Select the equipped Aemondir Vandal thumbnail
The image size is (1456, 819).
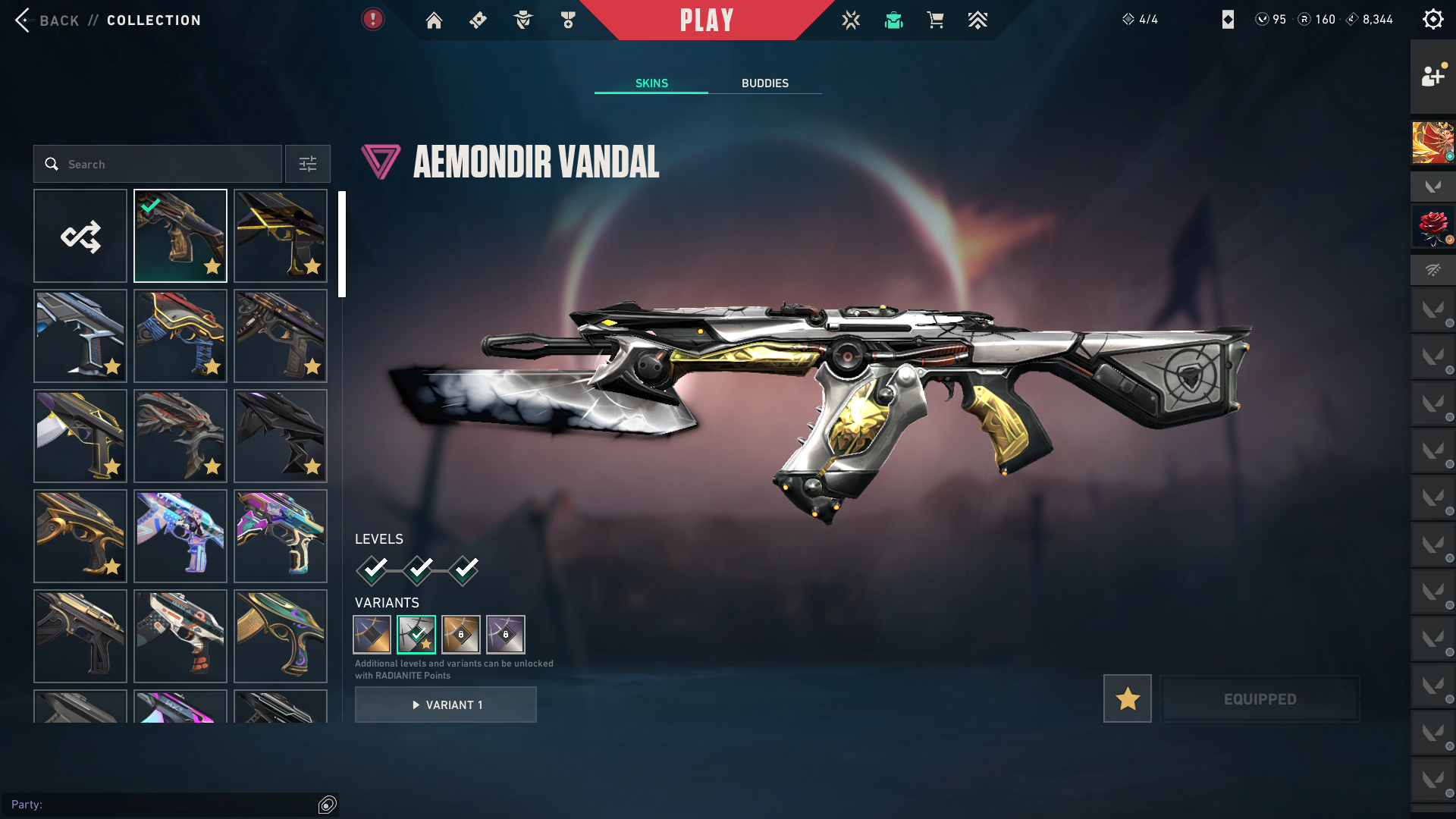[180, 237]
